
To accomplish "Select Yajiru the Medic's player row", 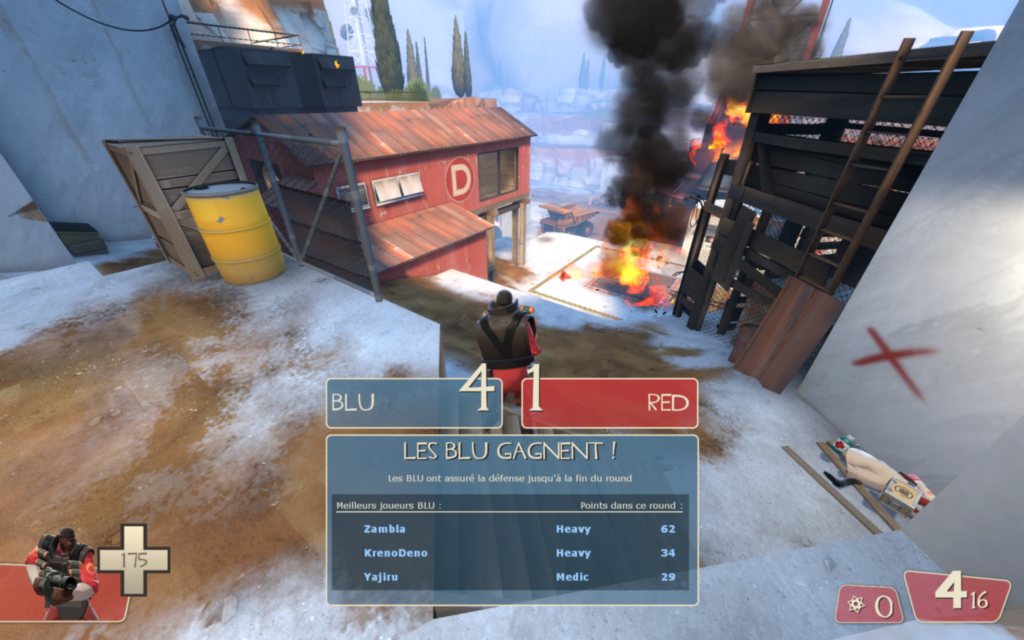I will [511, 577].
